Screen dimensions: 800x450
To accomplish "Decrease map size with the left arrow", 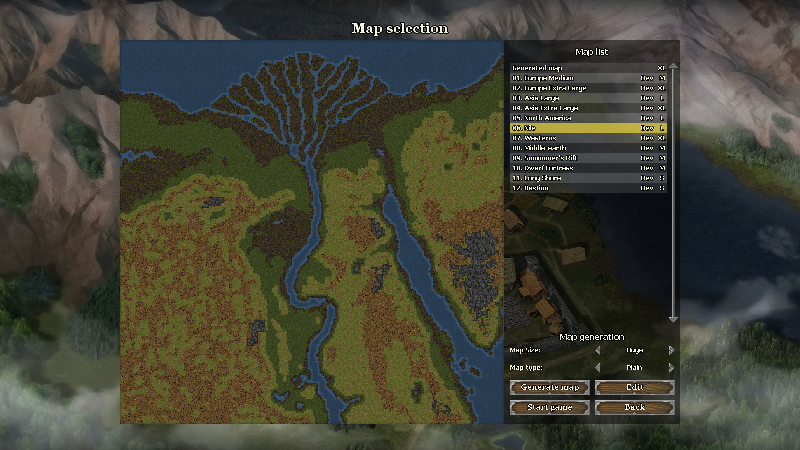I will [597, 351].
